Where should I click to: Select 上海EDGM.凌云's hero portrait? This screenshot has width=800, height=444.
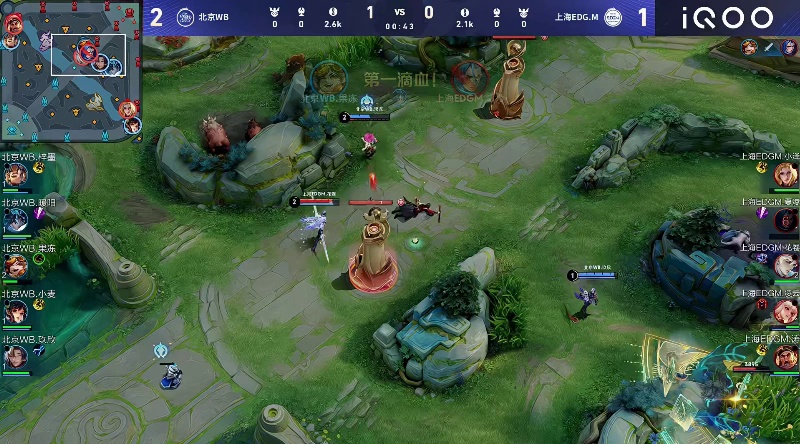coord(785,312)
